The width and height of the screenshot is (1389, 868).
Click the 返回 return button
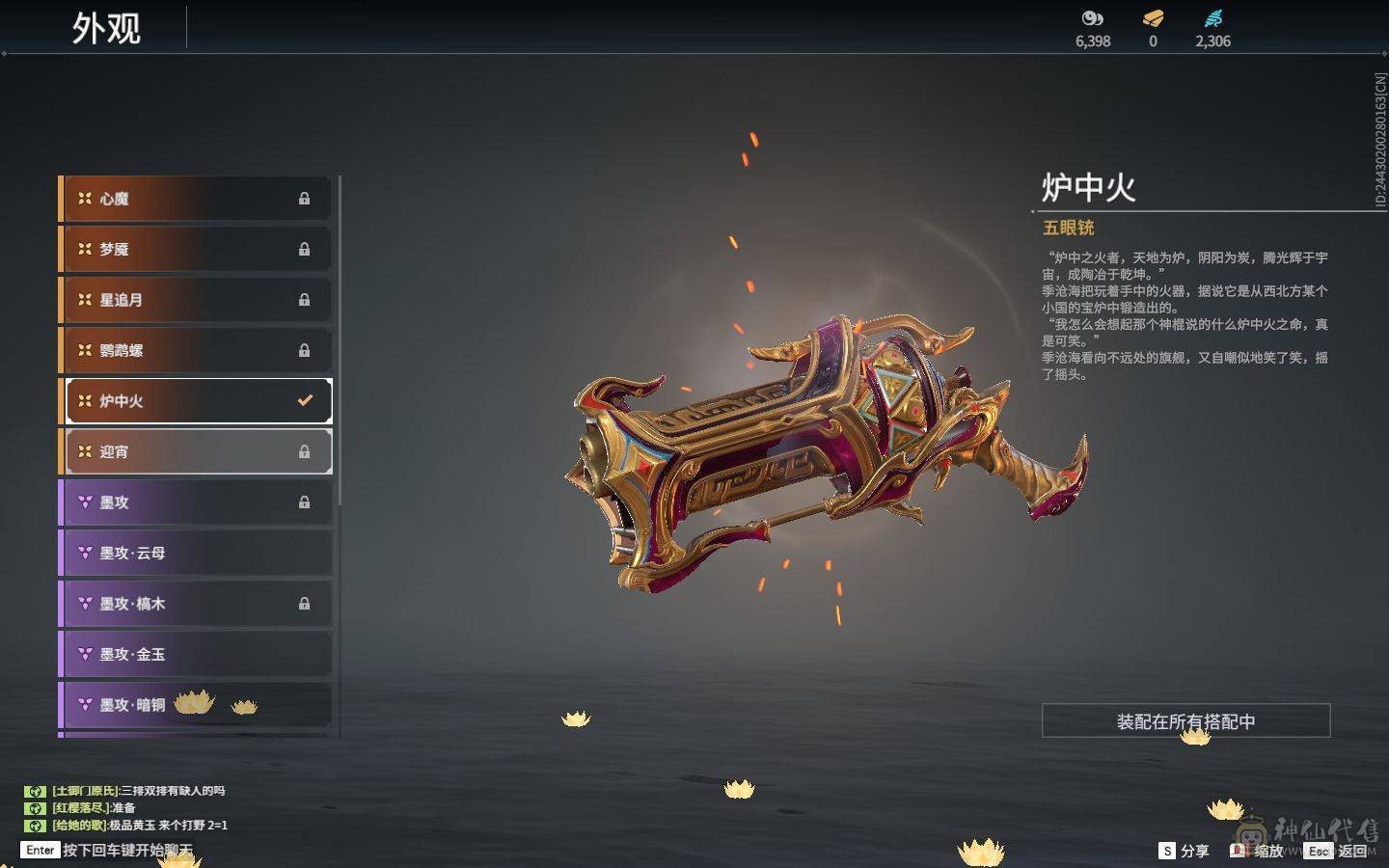tap(1354, 851)
